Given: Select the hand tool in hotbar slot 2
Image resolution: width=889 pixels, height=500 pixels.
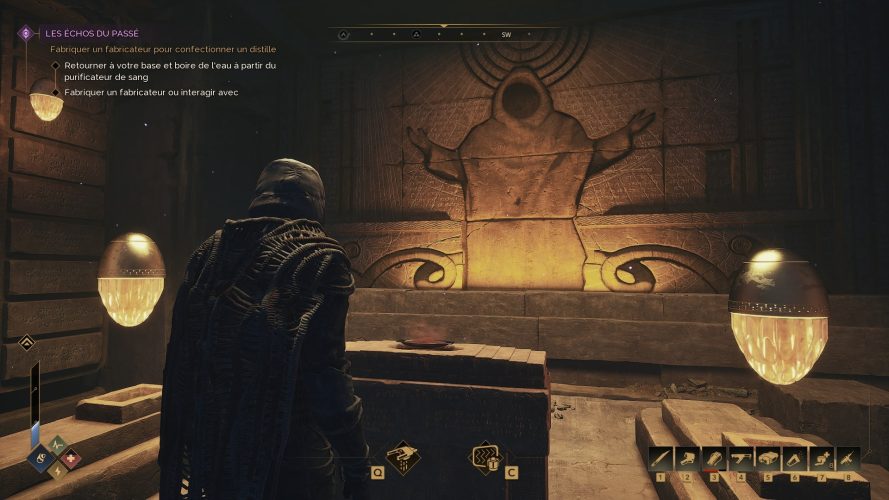Looking at the screenshot, I should [688, 458].
